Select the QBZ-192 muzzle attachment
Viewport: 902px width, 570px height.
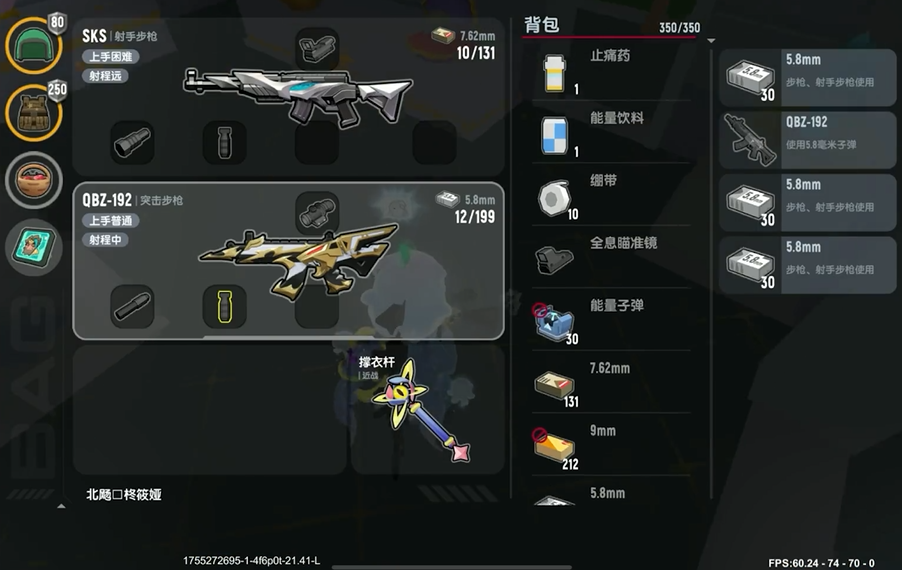[132, 305]
